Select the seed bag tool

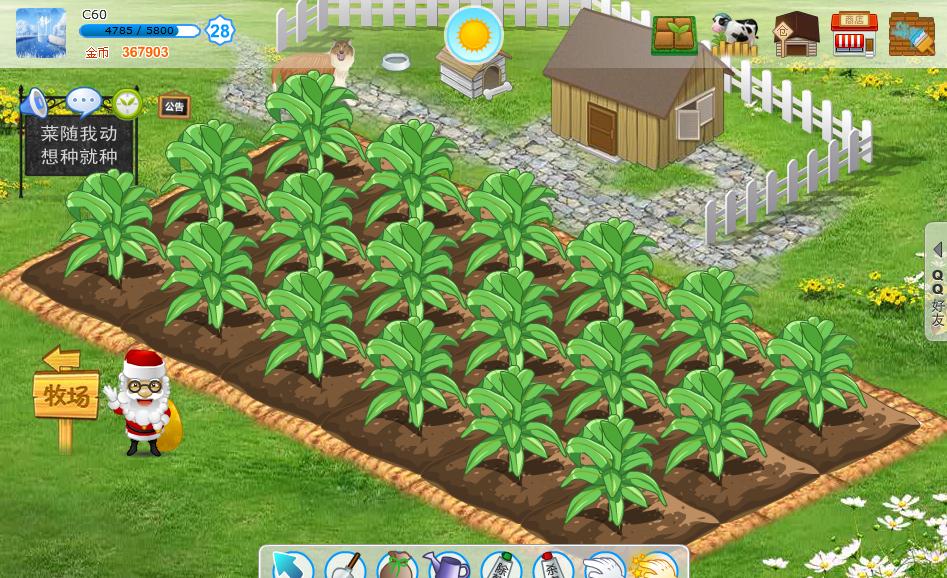(x=397, y=565)
